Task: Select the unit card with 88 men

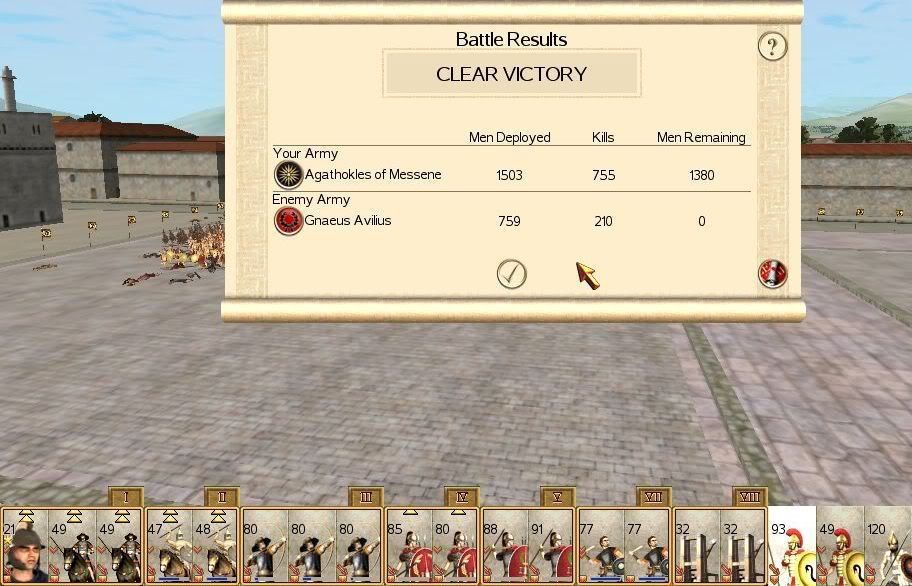Action: [504, 547]
